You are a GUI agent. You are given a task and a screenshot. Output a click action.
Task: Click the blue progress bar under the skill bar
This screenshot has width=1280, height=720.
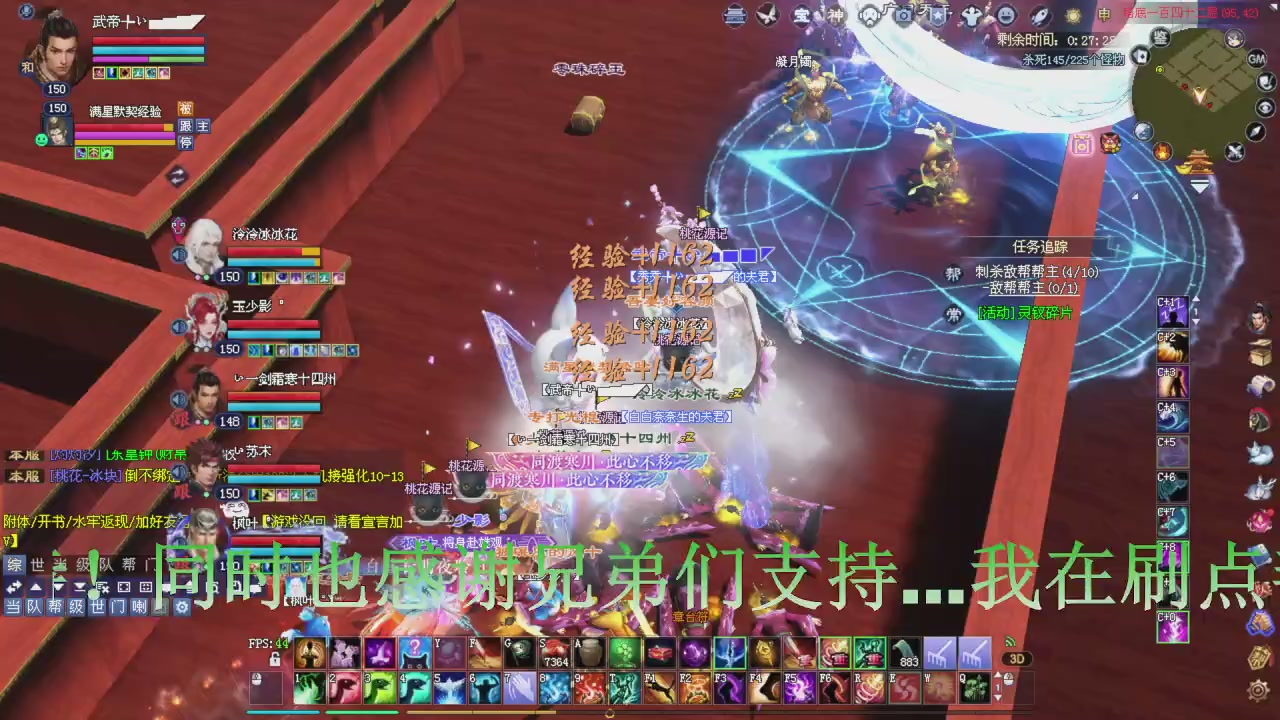click(x=284, y=711)
